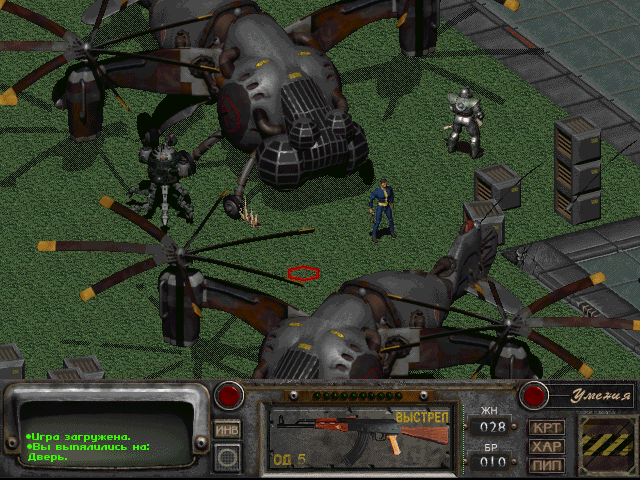Image resolution: width=640 pixels, height=480 pixels.
Task: Open the inventory with the ИНВ button
Action: 227,428
